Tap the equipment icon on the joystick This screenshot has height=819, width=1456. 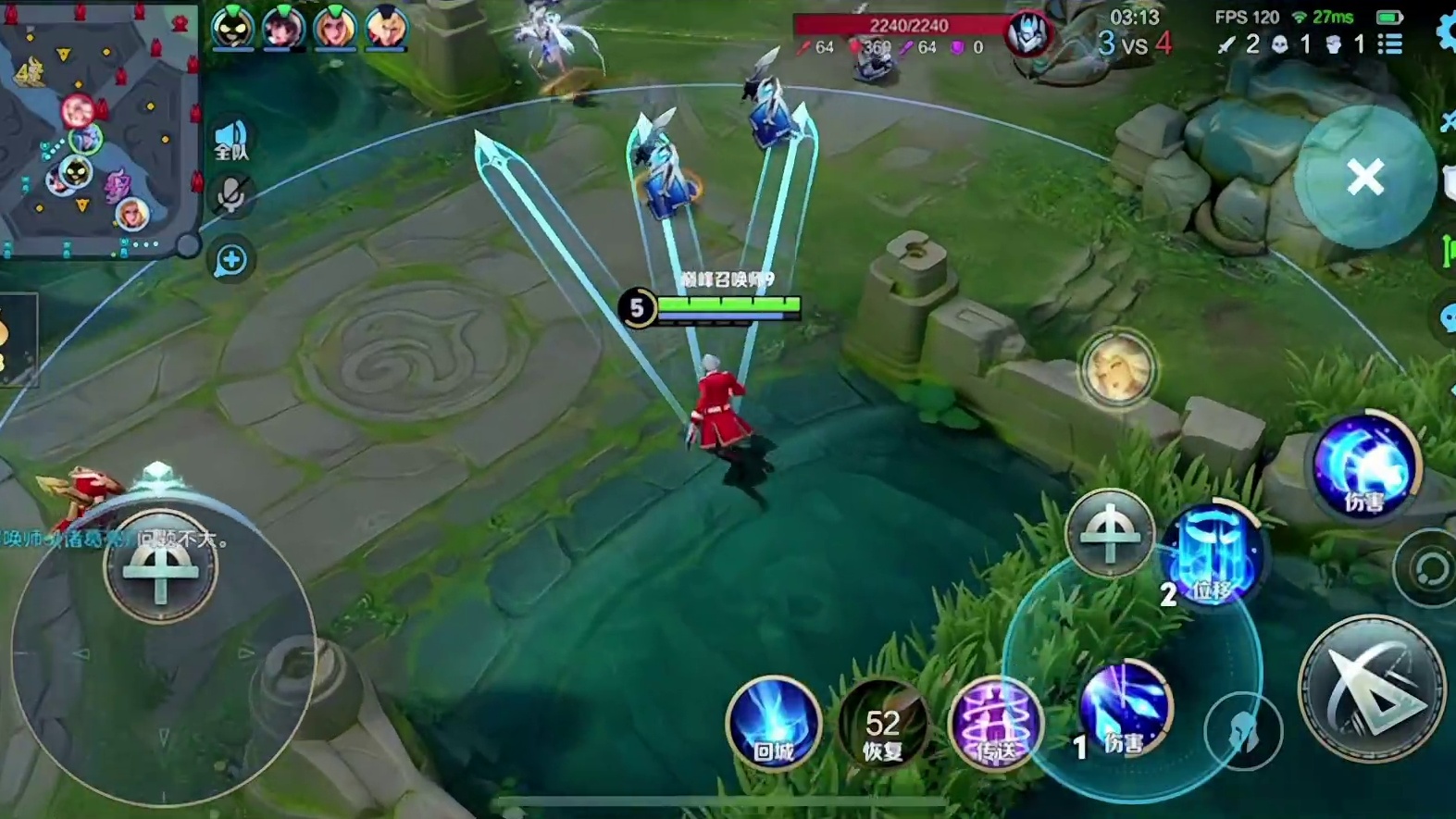[x=161, y=566]
